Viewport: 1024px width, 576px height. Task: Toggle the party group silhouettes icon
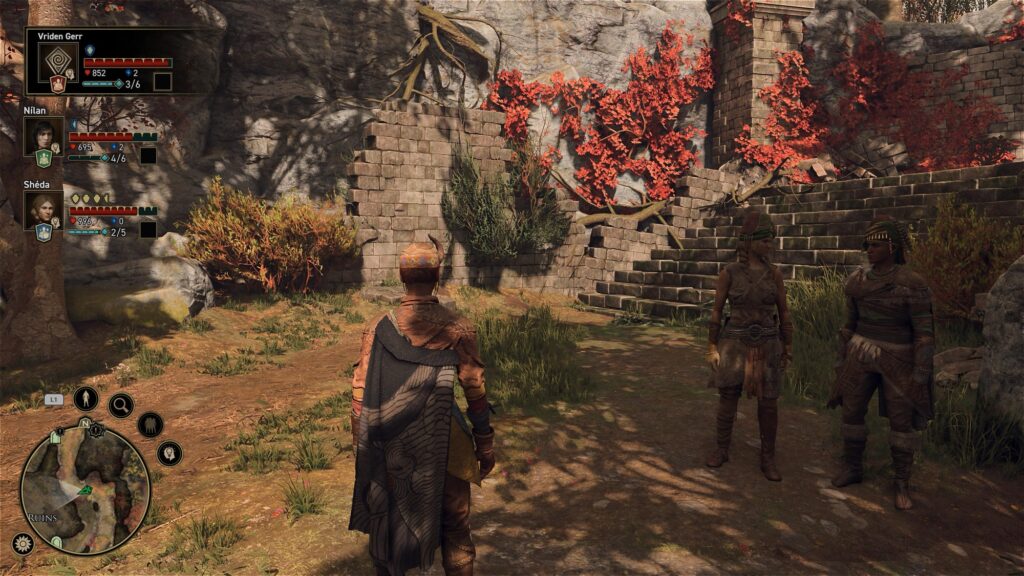[x=150, y=424]
